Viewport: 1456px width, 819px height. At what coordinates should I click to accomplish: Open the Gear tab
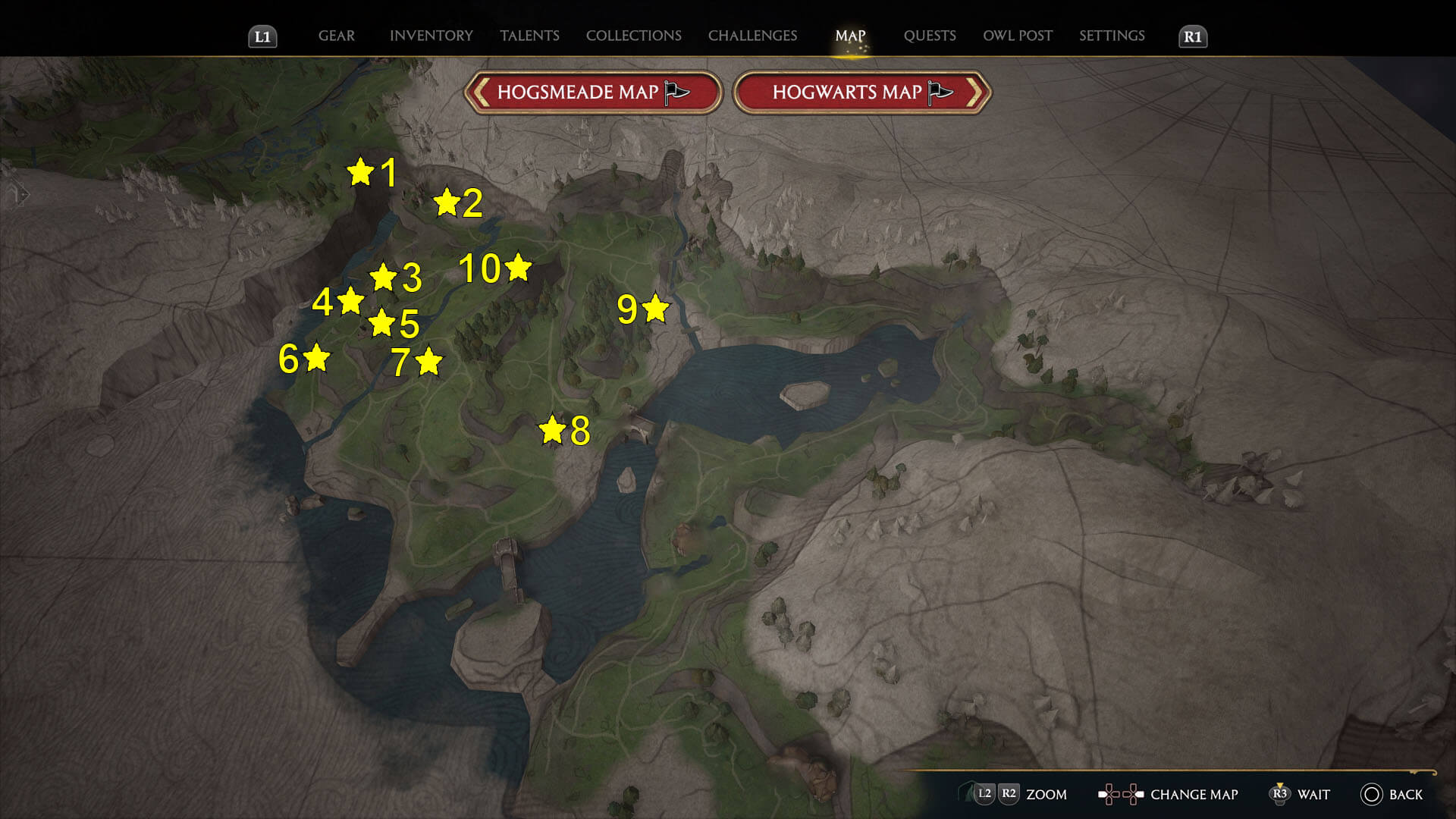(336, 36)
